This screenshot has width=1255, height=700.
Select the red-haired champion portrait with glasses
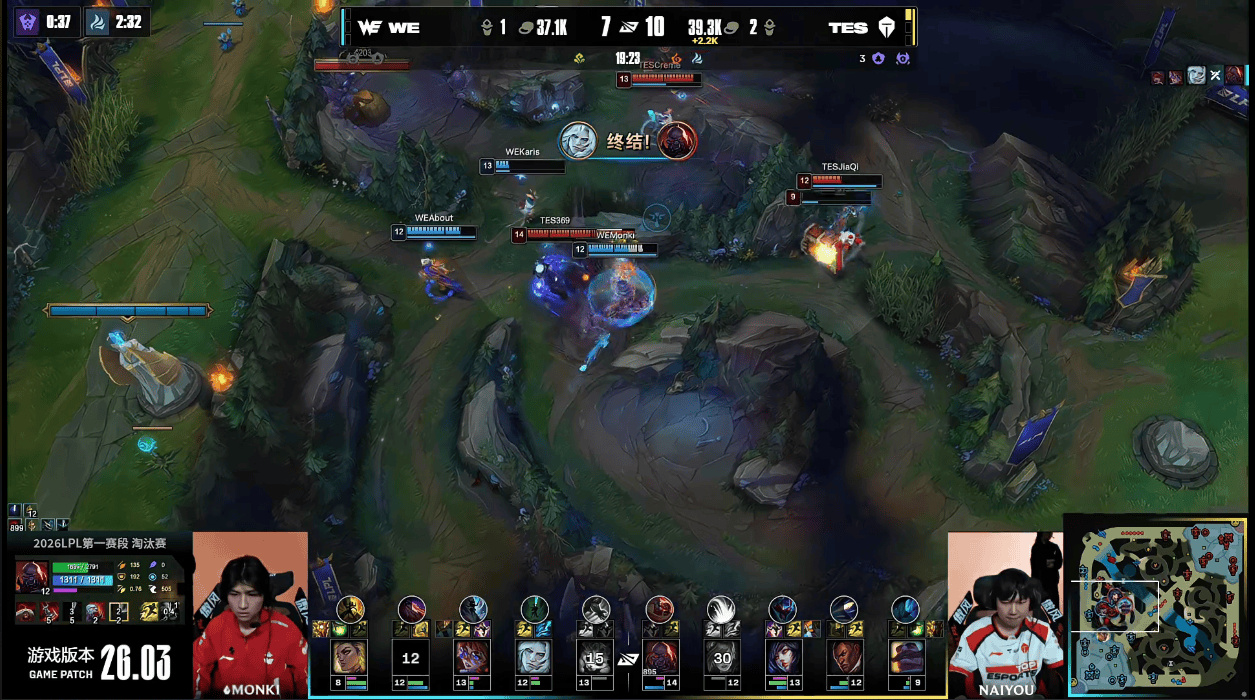pos(472,658)
